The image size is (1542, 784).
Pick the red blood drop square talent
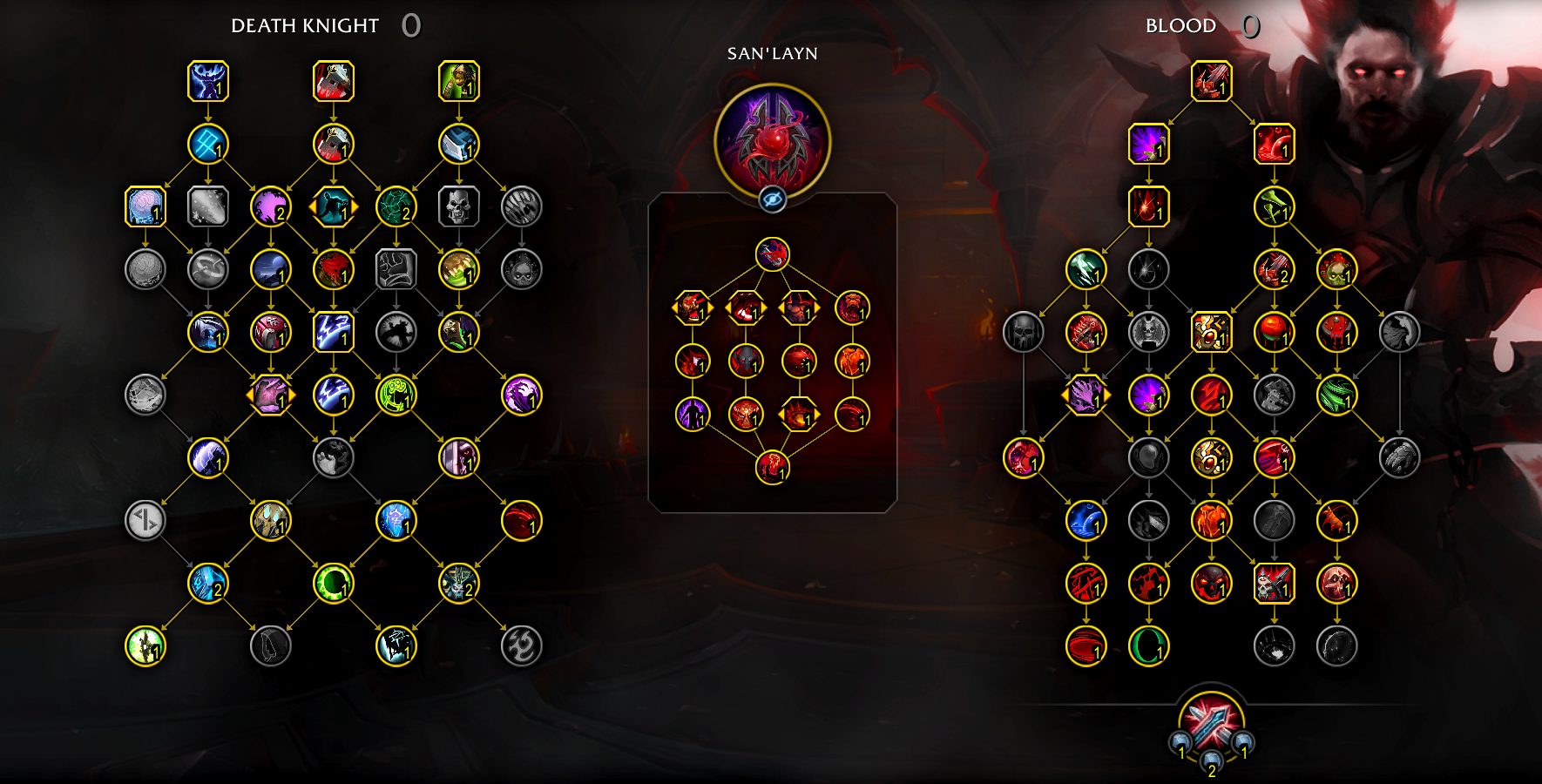(1149, 207)
